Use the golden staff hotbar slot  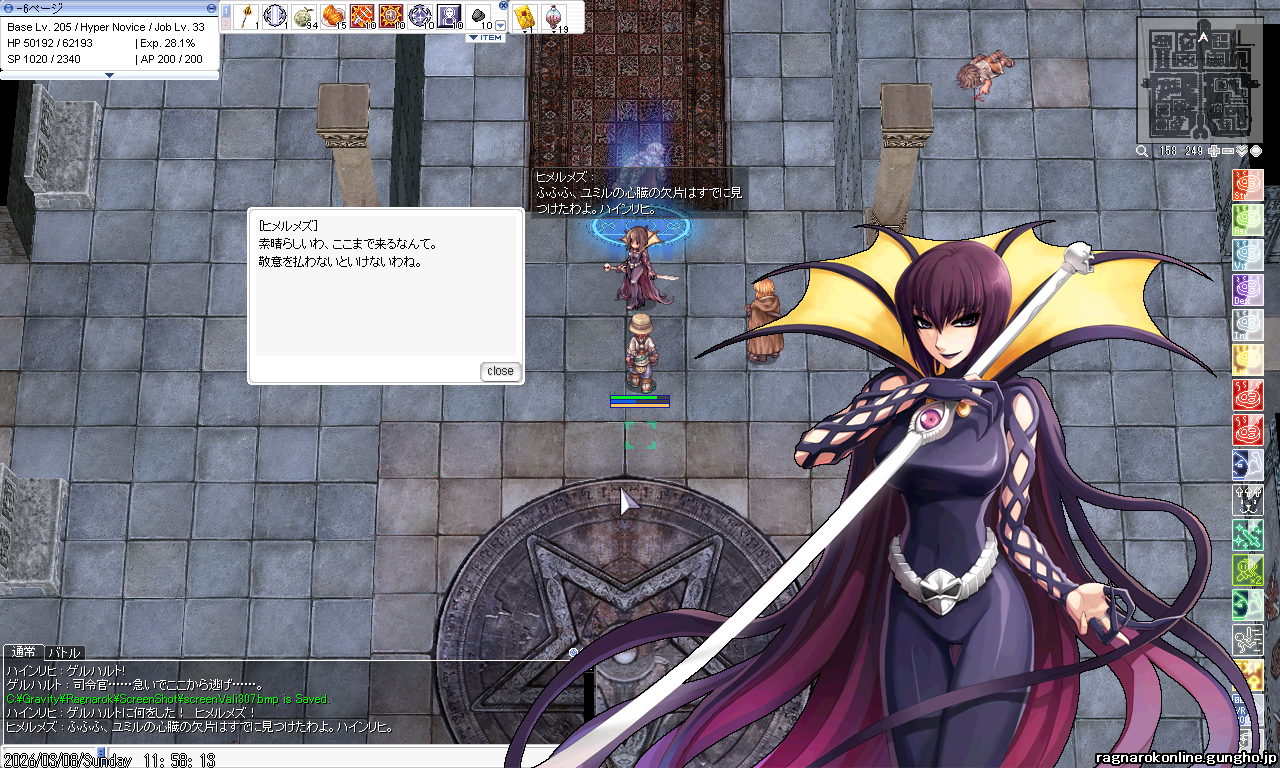(x=245, y=16)
